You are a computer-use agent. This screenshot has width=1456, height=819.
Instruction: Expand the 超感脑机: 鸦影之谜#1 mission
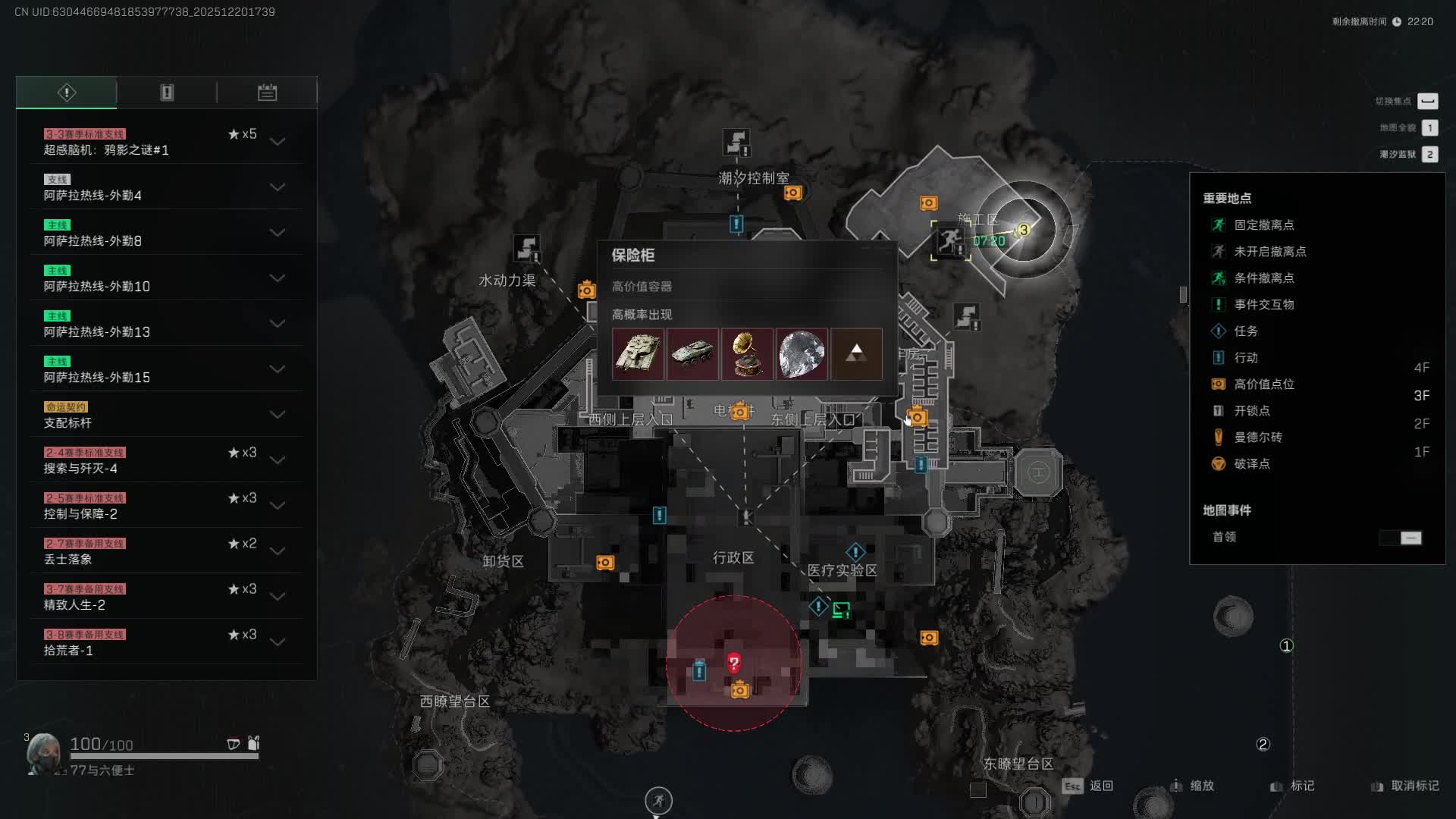278,142
